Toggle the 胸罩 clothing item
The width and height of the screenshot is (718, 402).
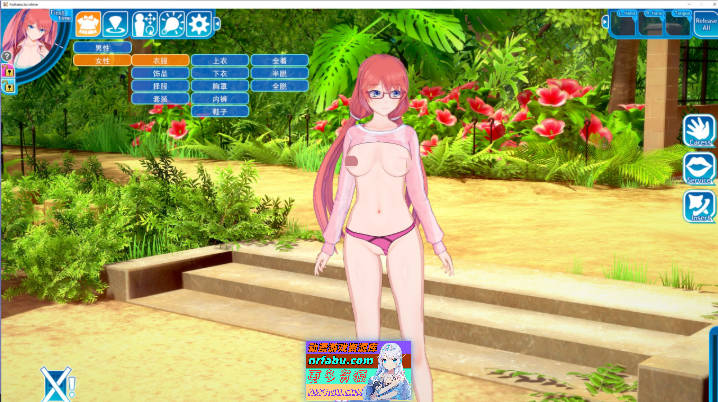(219, 86)
